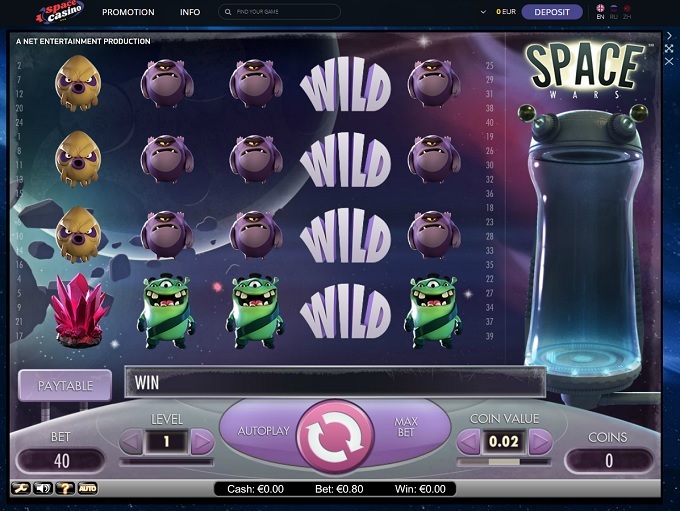Image resolution: width=680 pixels, height=511 pixels.
Task: Open game help with the question mark
Action: tap(64, 488)
